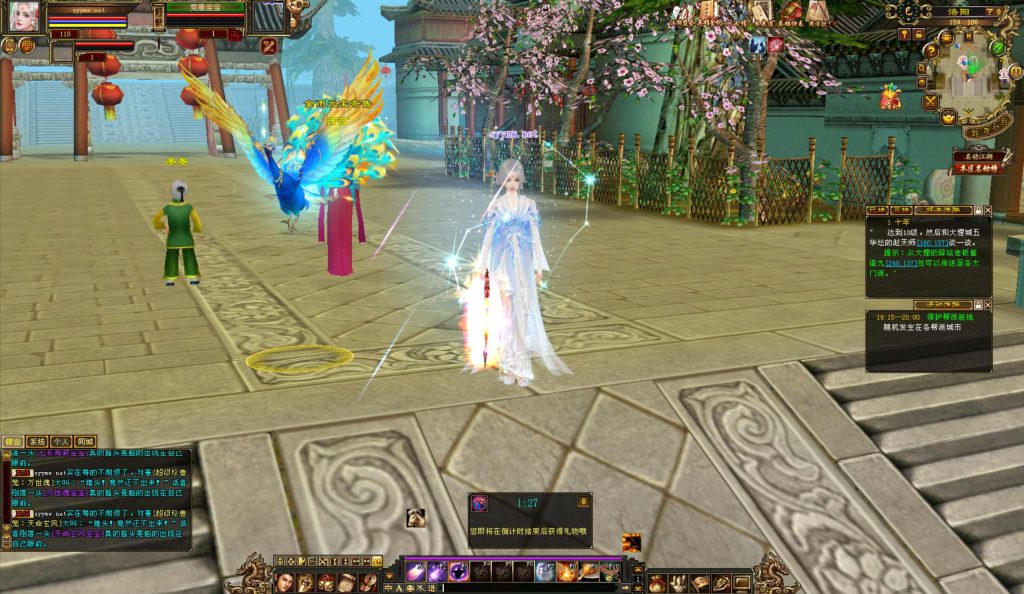This screenshot has width=1024, height=594.
Task: Click the red lucky bag event icon
Action: (890, 97)
